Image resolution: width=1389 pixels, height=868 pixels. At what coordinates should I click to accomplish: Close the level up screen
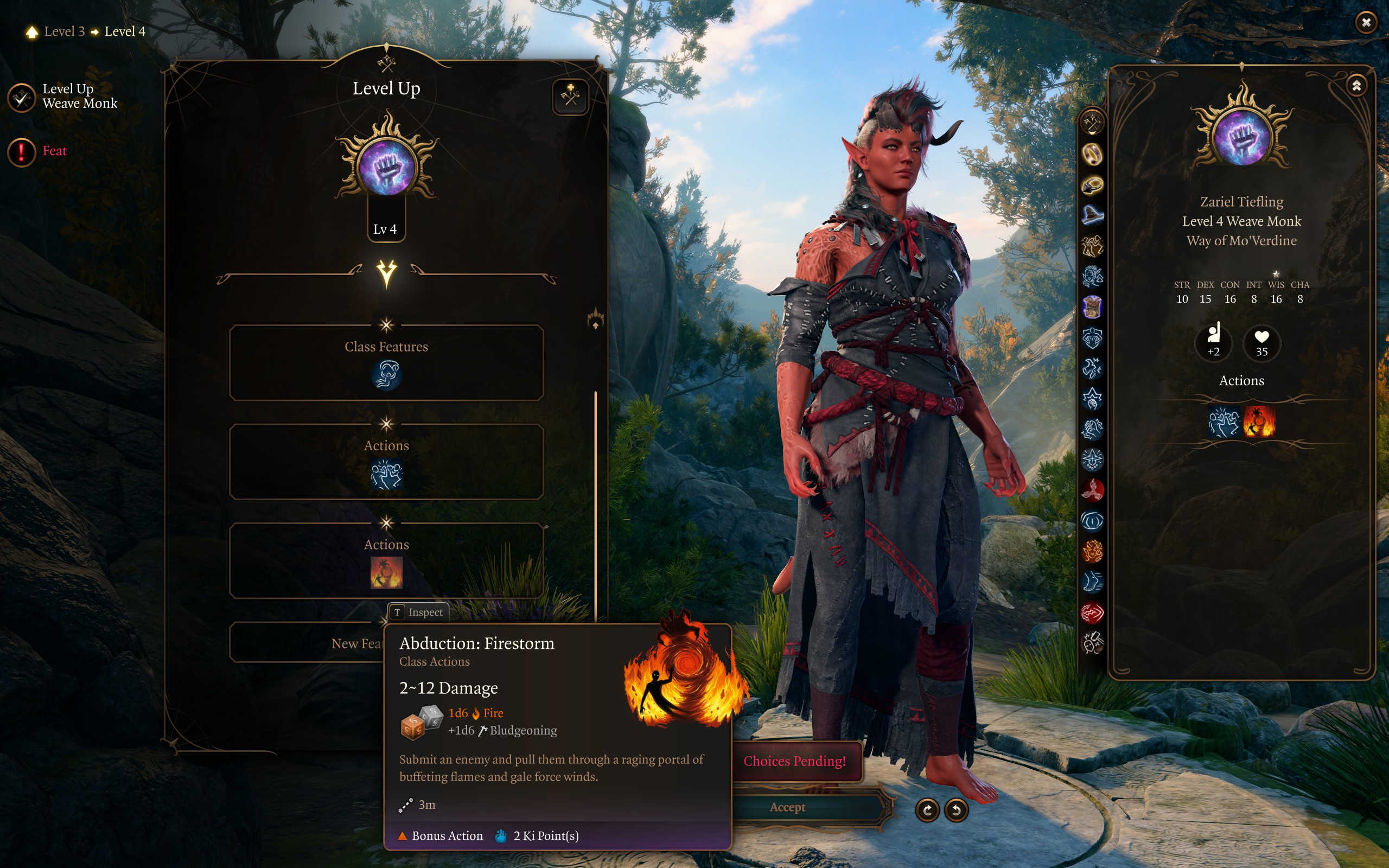(x=1366, y=22)
